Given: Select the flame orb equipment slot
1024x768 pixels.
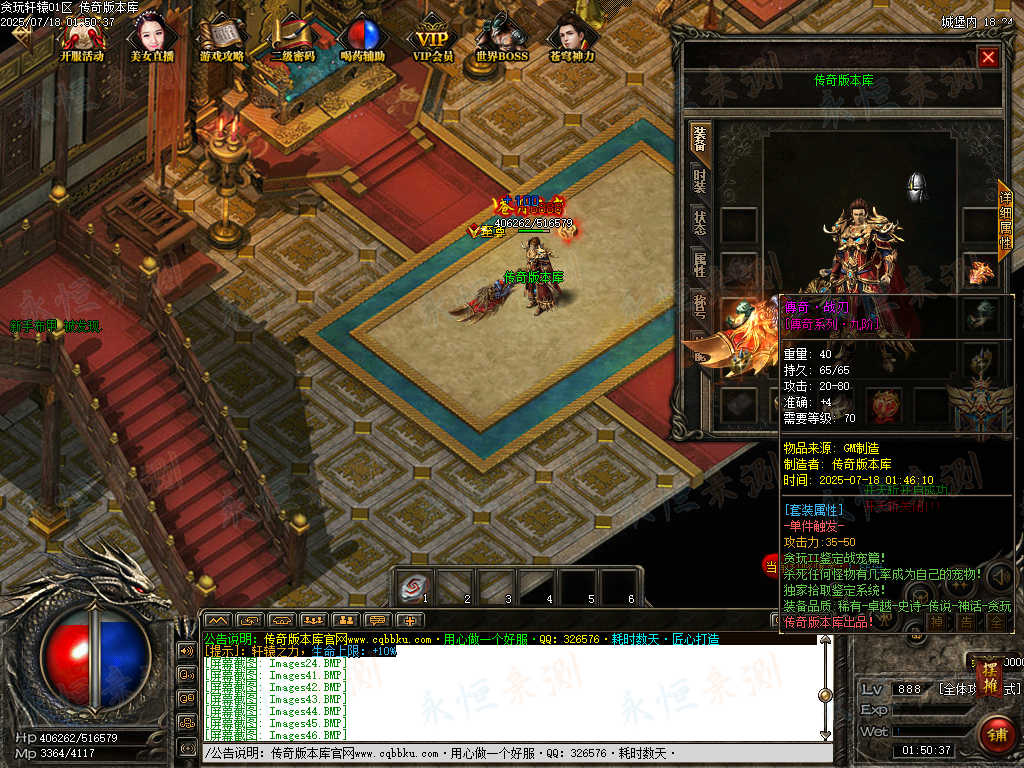Looking at the screenshot, I should (883, 404).
